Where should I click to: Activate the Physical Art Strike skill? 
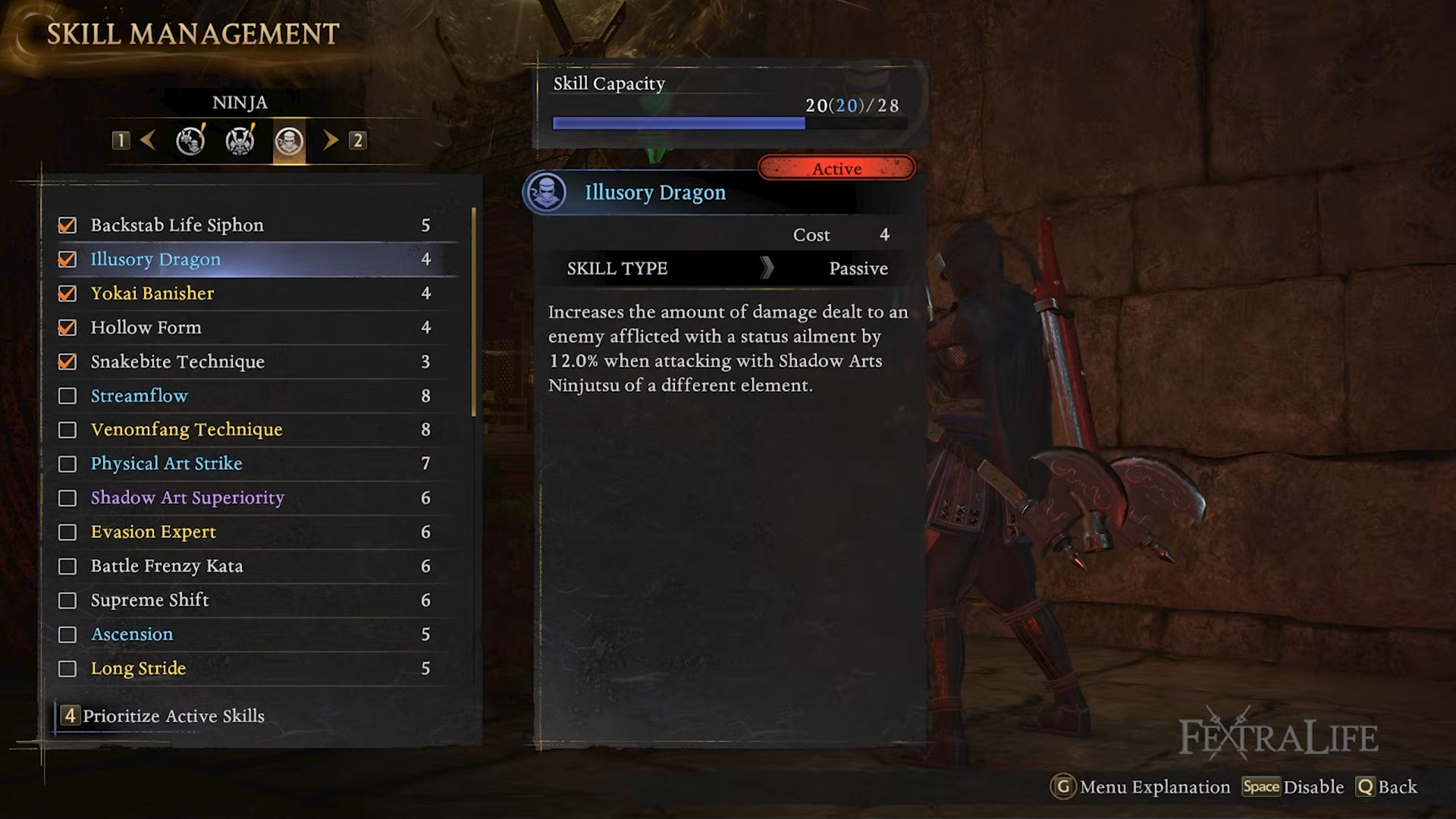click(67, 464)
